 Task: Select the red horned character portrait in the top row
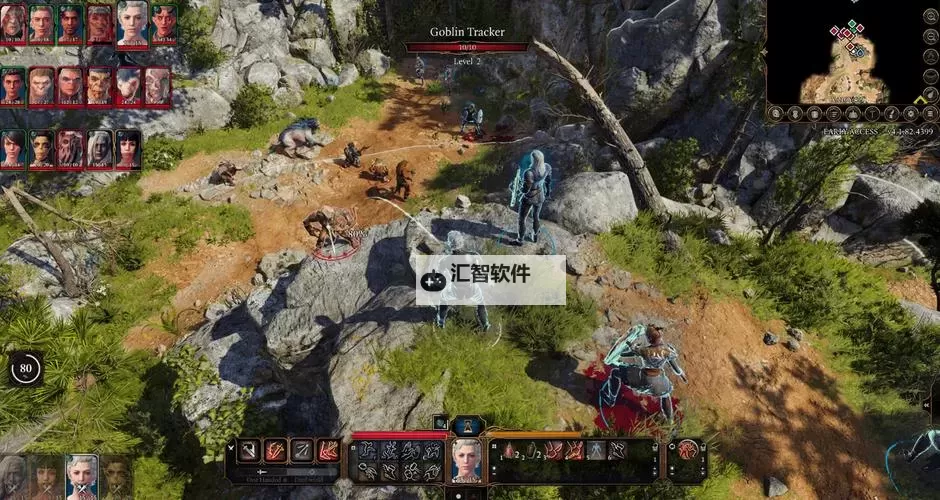(100, 25)
